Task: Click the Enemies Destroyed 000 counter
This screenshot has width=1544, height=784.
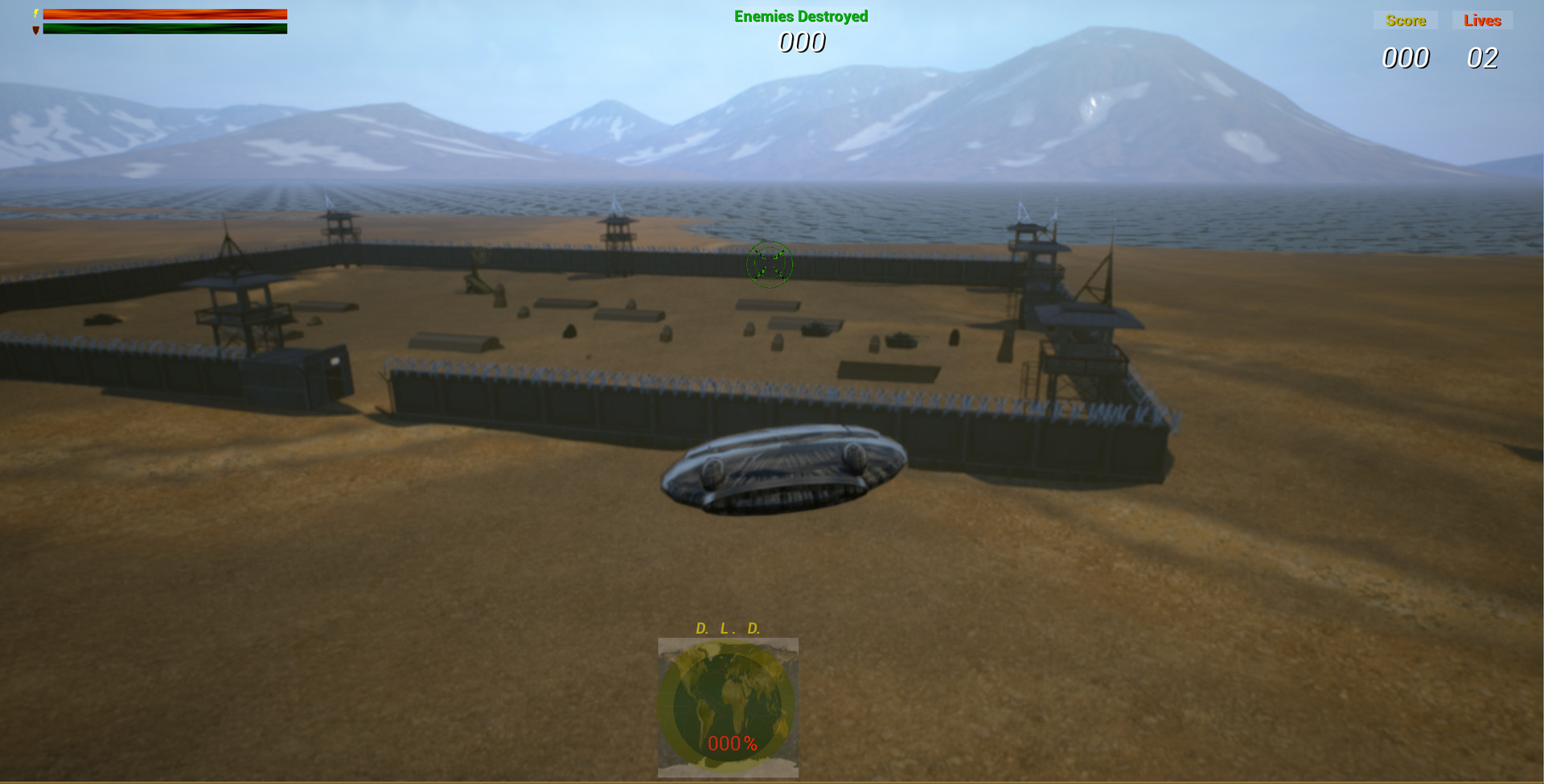Action: pos(800,43)
